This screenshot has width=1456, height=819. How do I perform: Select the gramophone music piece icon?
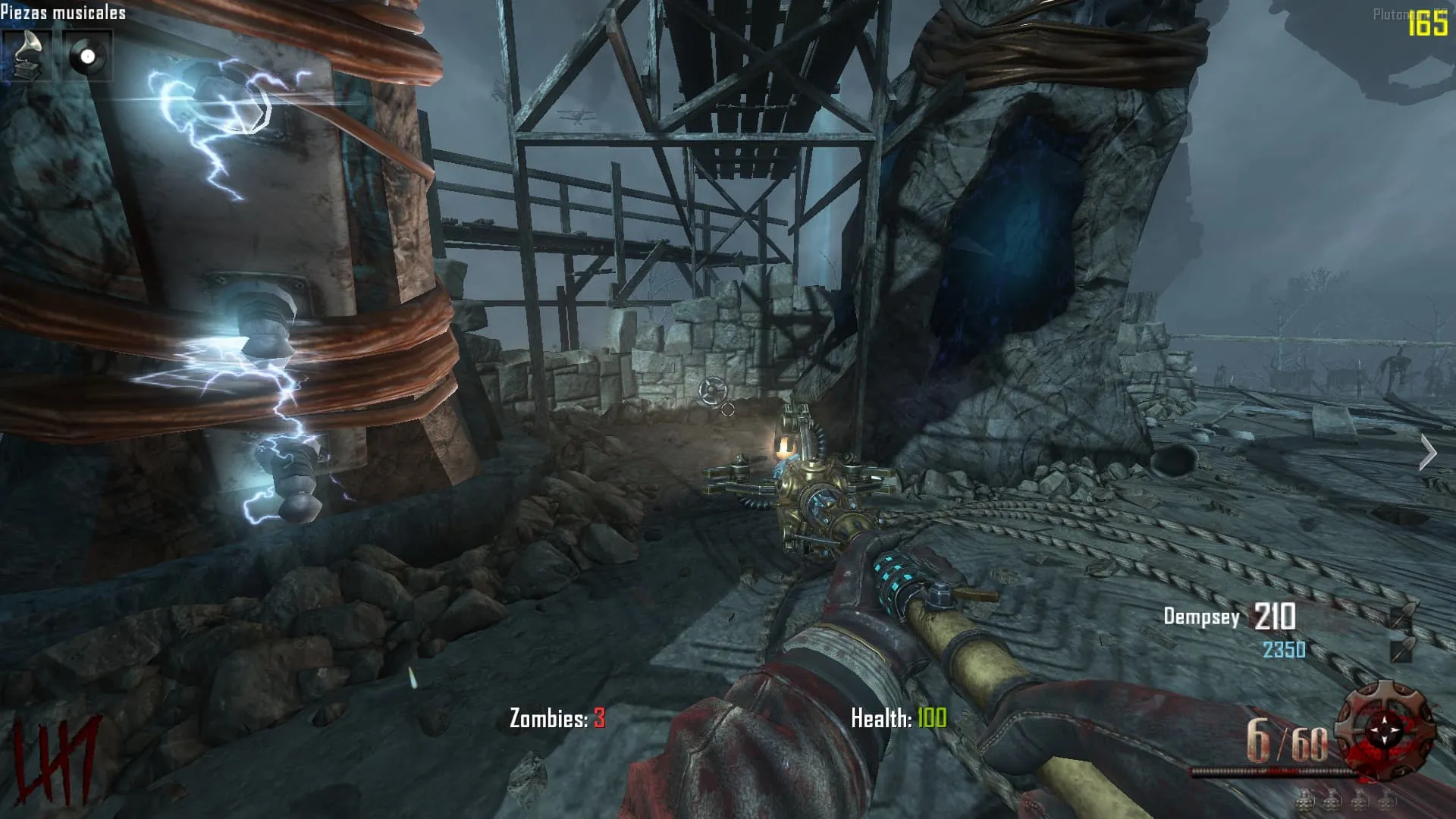(x=27, y=55)
